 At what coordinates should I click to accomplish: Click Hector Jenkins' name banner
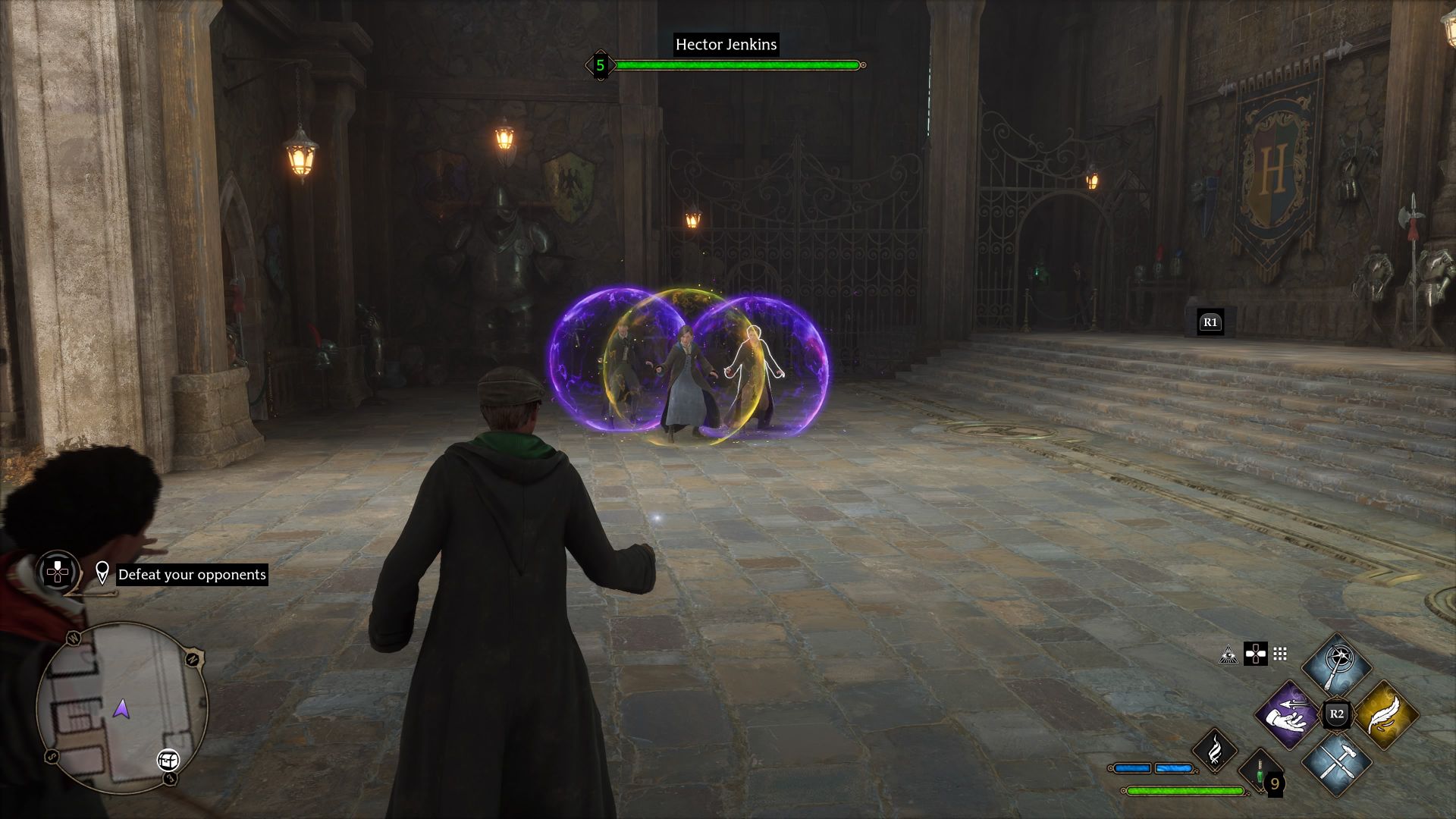(x=724, y=45)
